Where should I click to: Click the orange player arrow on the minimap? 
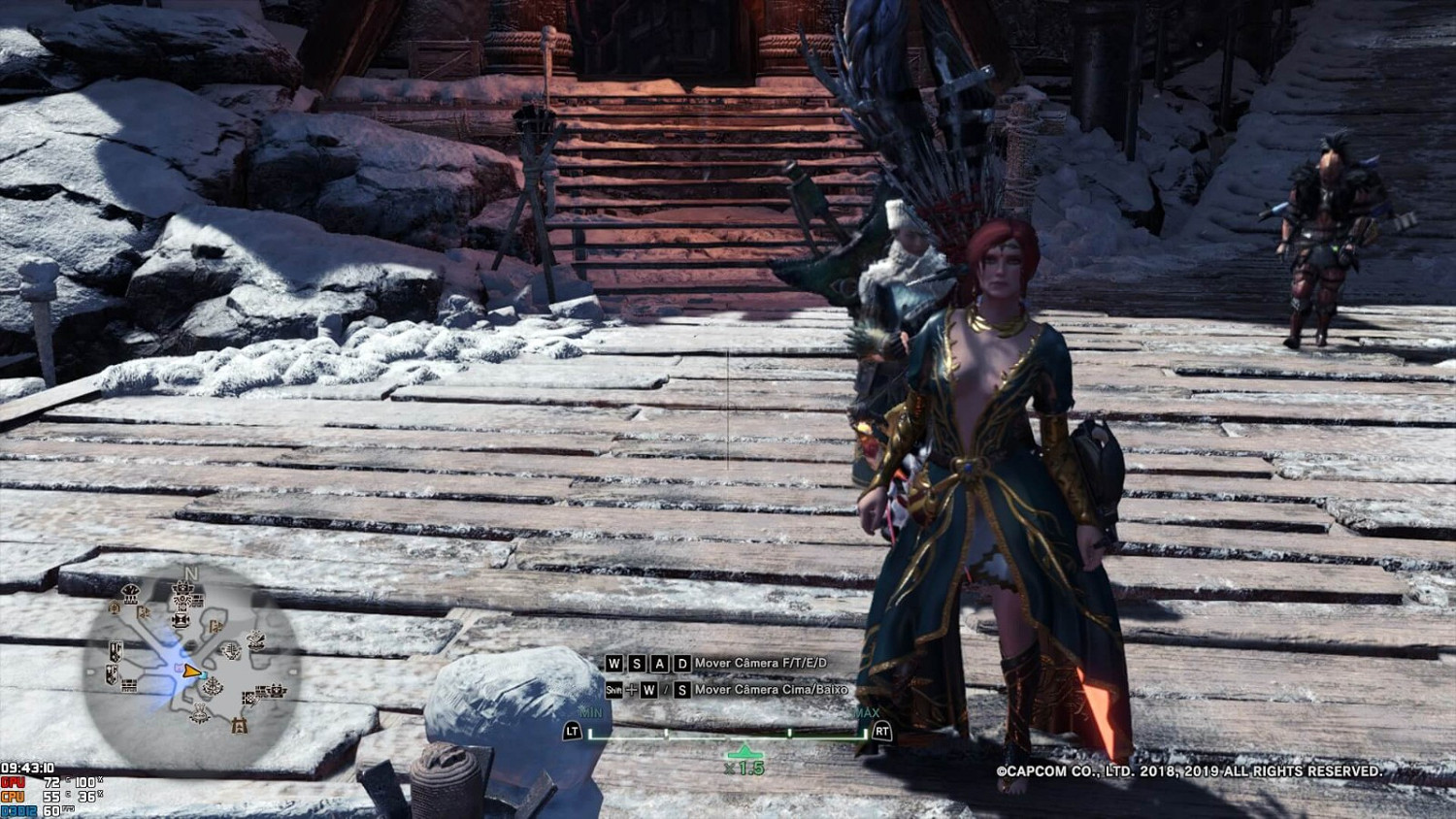pos(190,672)
